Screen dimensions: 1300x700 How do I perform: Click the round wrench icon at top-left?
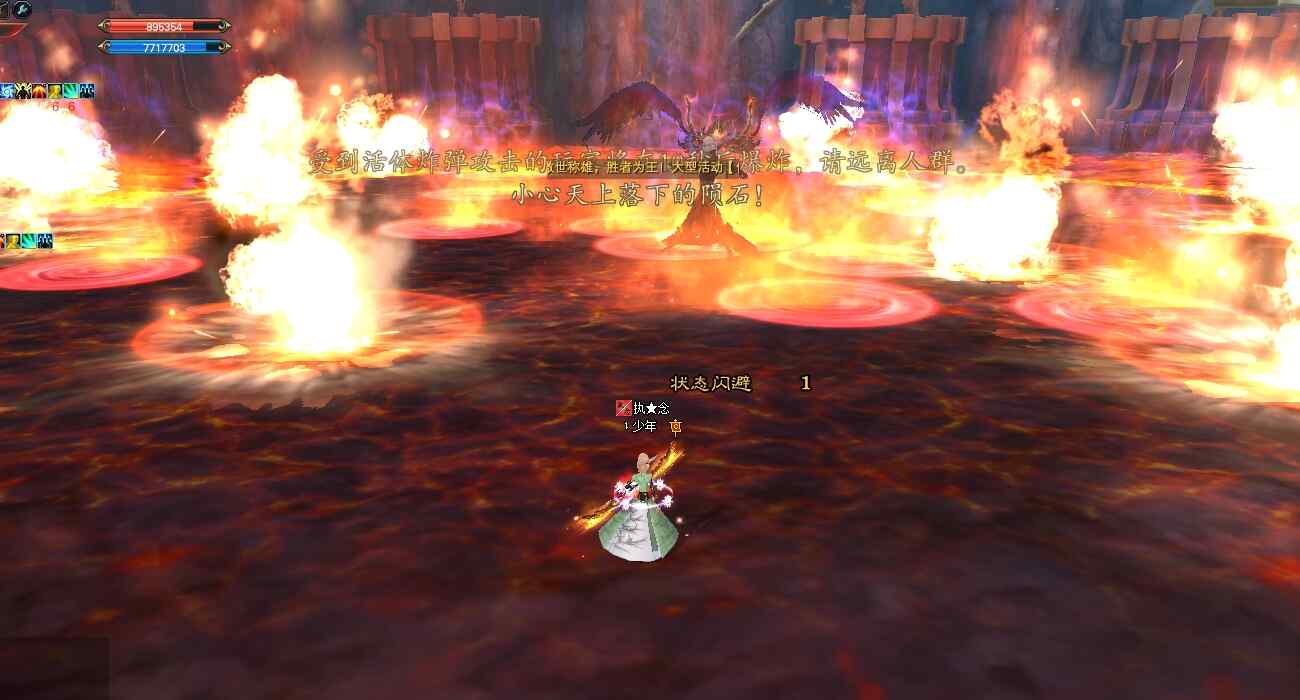coord(22,9)
